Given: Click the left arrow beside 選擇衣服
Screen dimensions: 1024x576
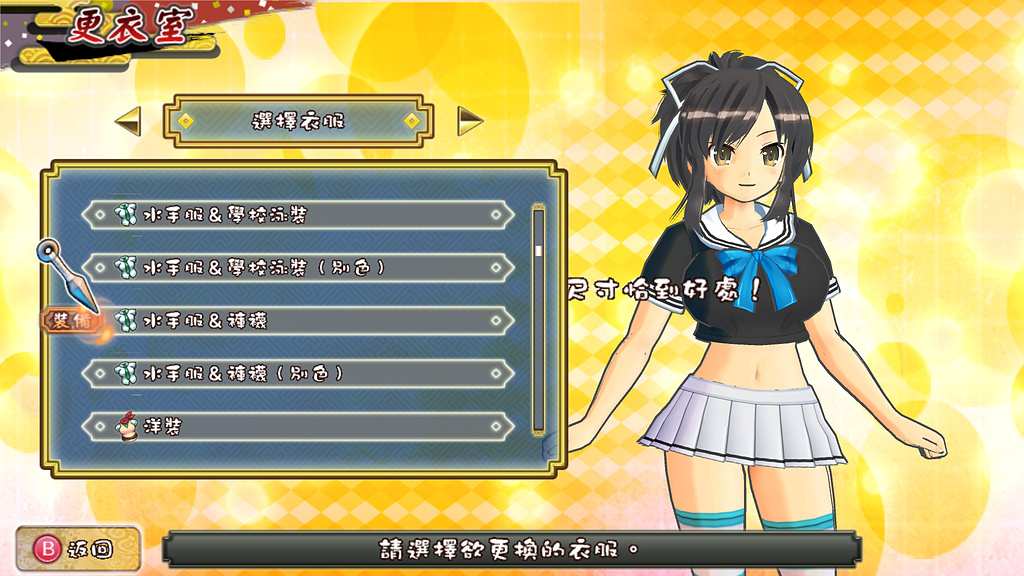Looking at the screenshot, I should [x=128, y=122].
